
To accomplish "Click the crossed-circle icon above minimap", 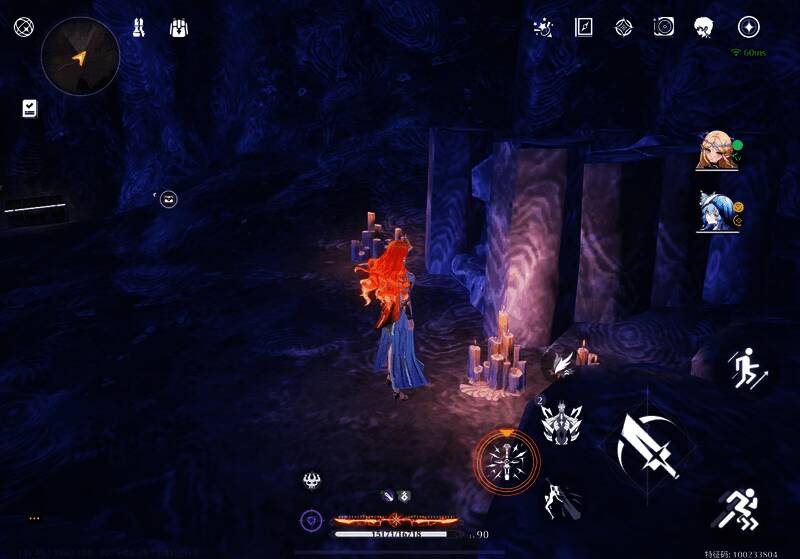I will point(23,27).
